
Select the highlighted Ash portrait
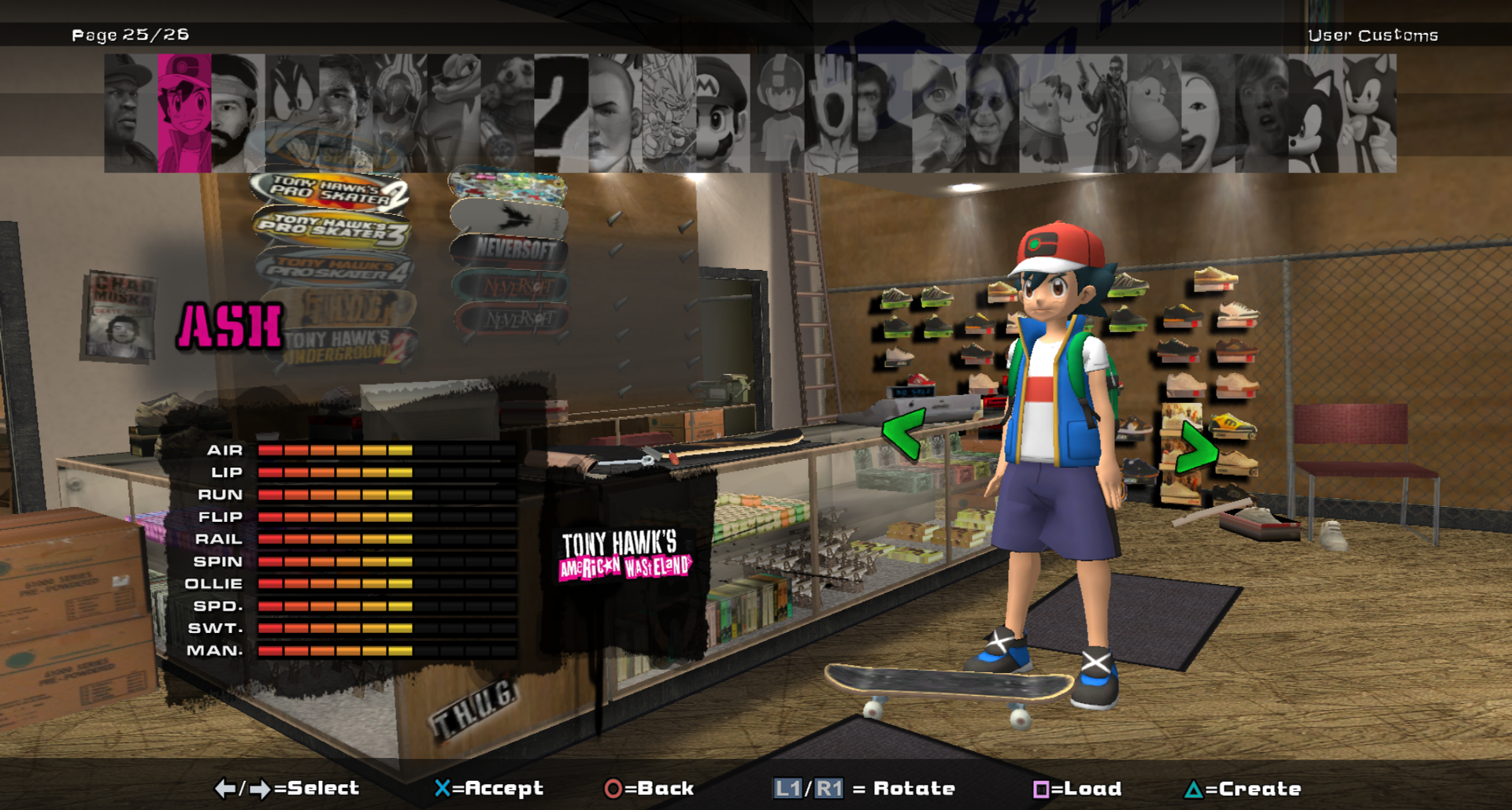[184, 113]
